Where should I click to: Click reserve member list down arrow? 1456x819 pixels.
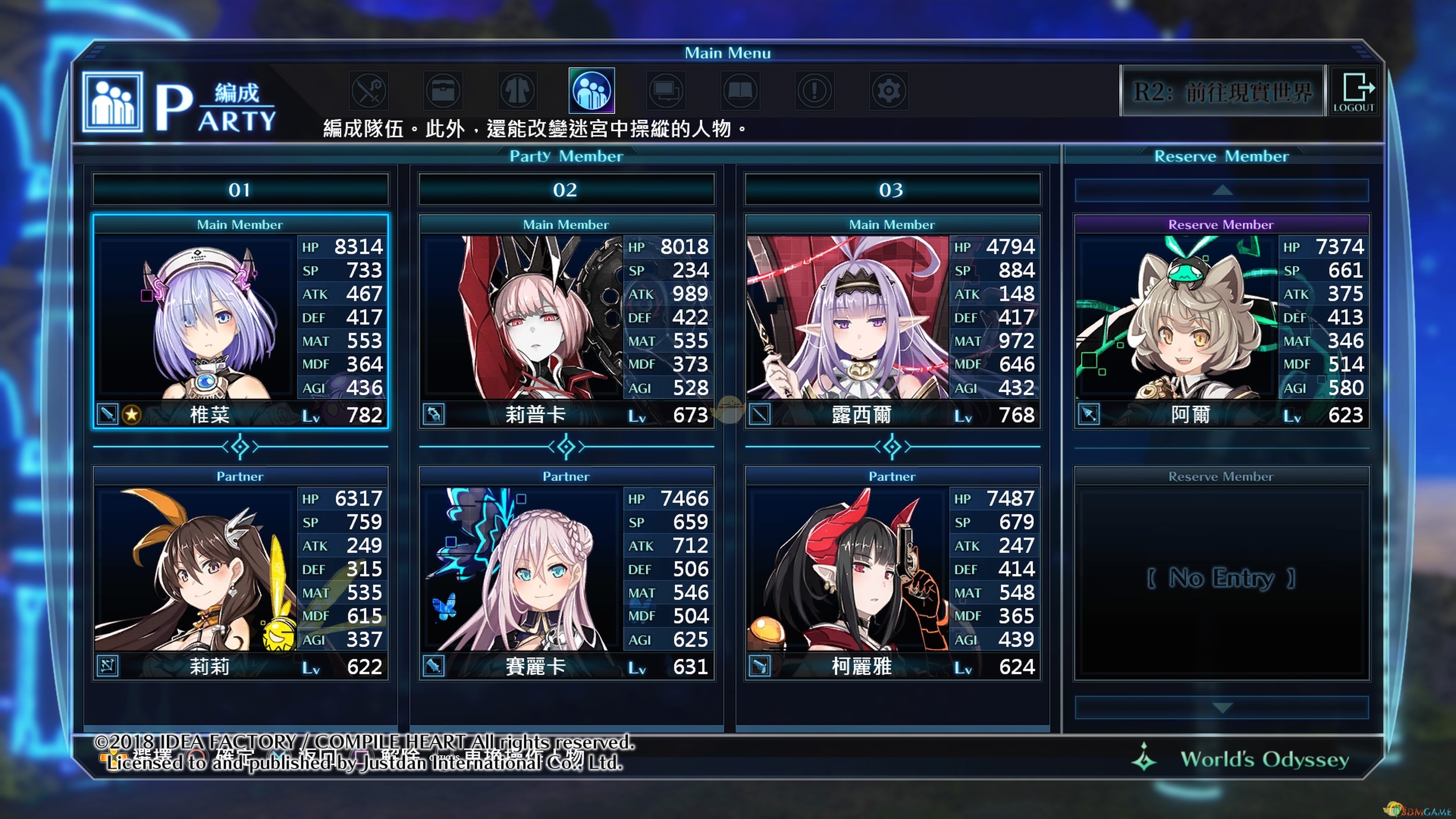click(x=1221, y=708)
